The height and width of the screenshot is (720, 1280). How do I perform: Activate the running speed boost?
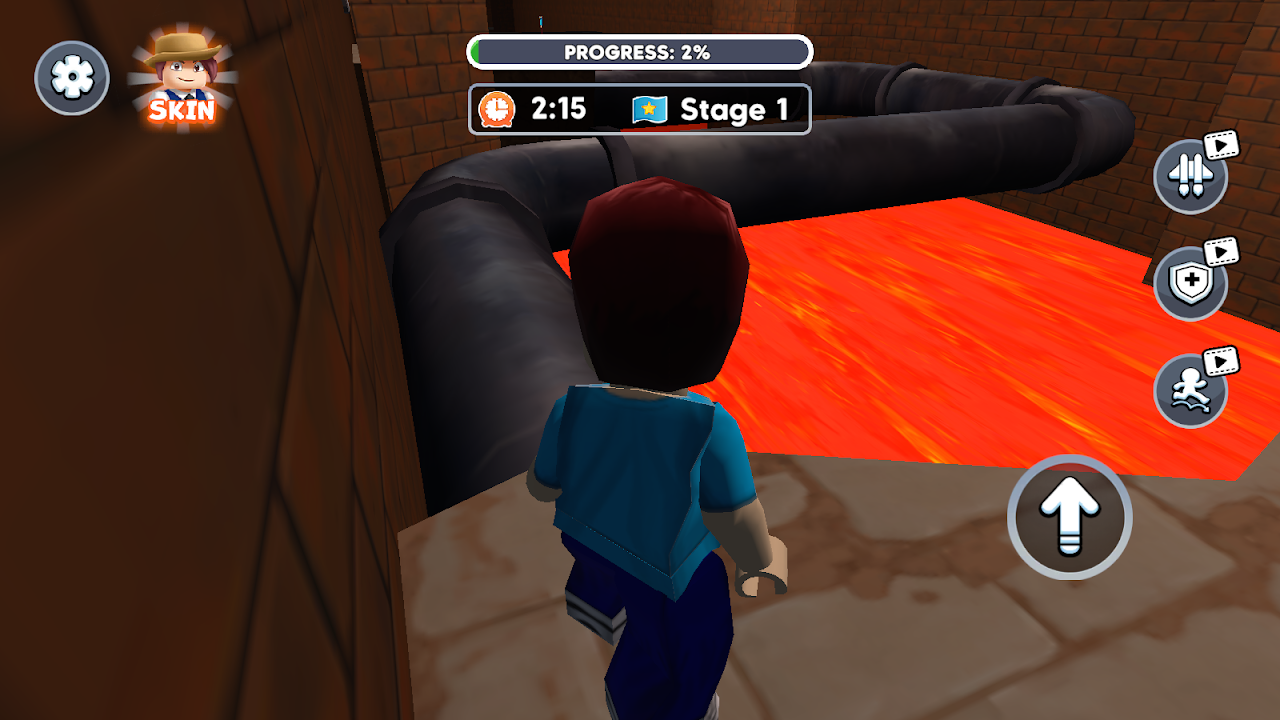1190,390
